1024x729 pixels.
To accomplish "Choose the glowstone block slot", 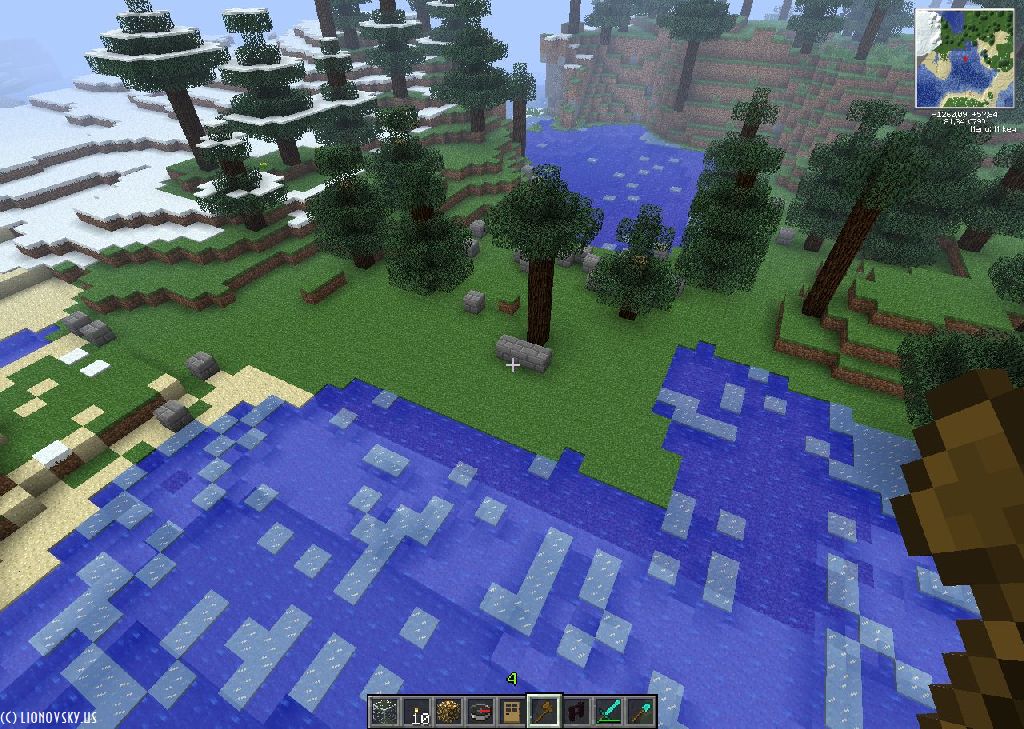I will click(x=448, y=712).
